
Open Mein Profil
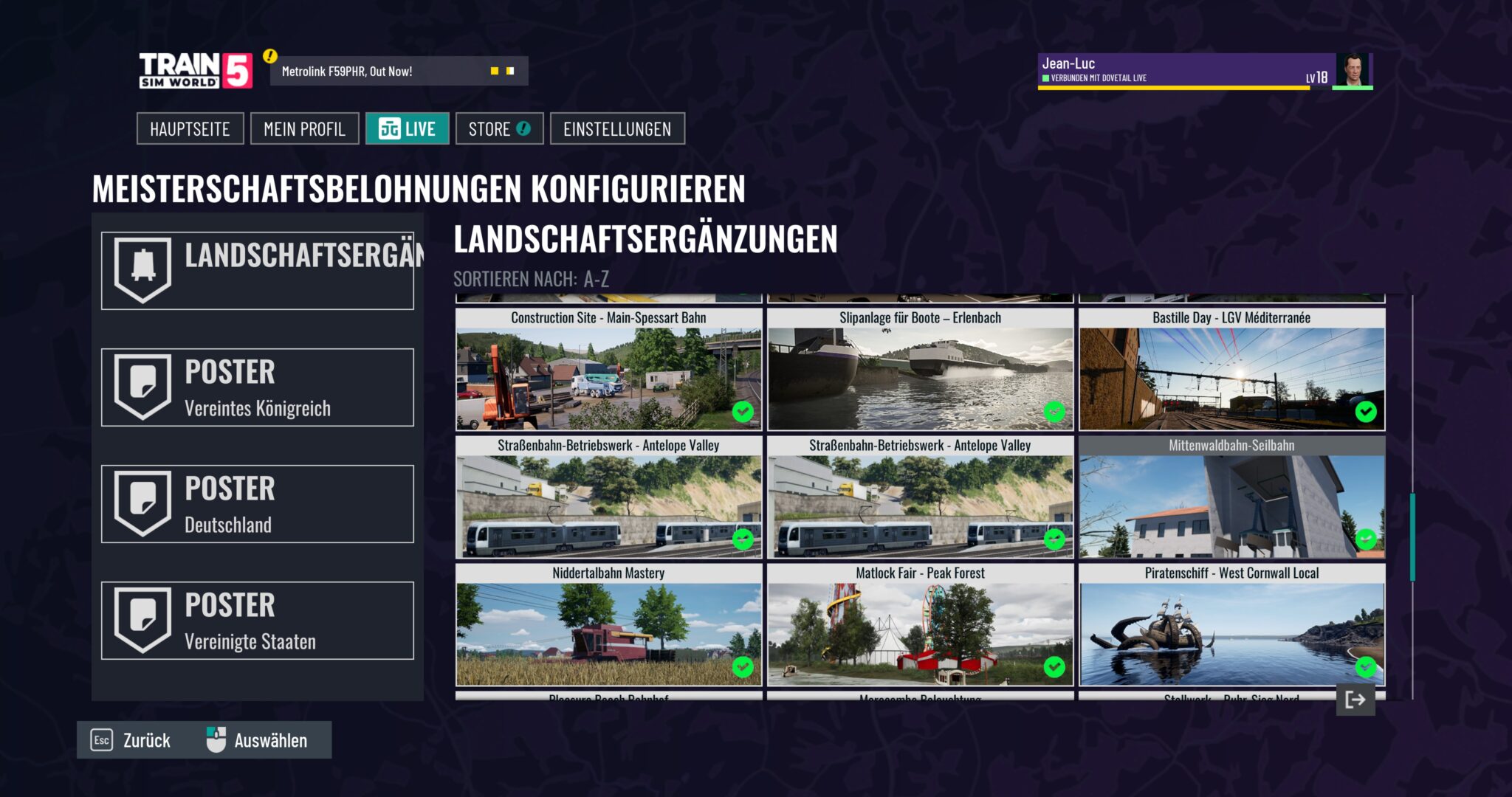coord(304,128)
